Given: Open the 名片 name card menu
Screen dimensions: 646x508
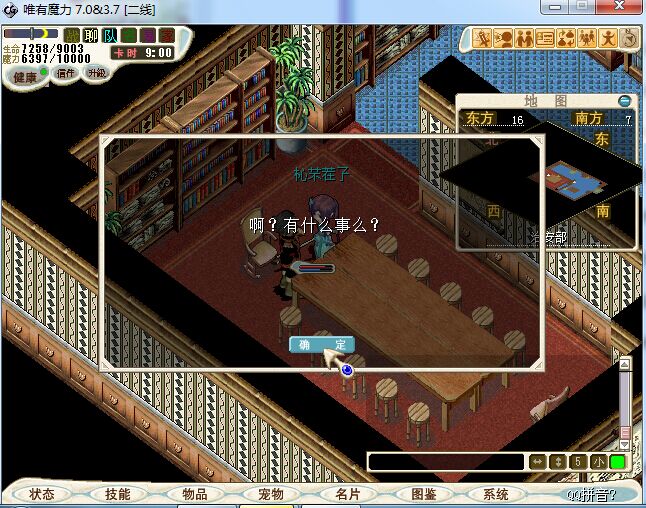Looking at the screenshot, I should point(347,494).
